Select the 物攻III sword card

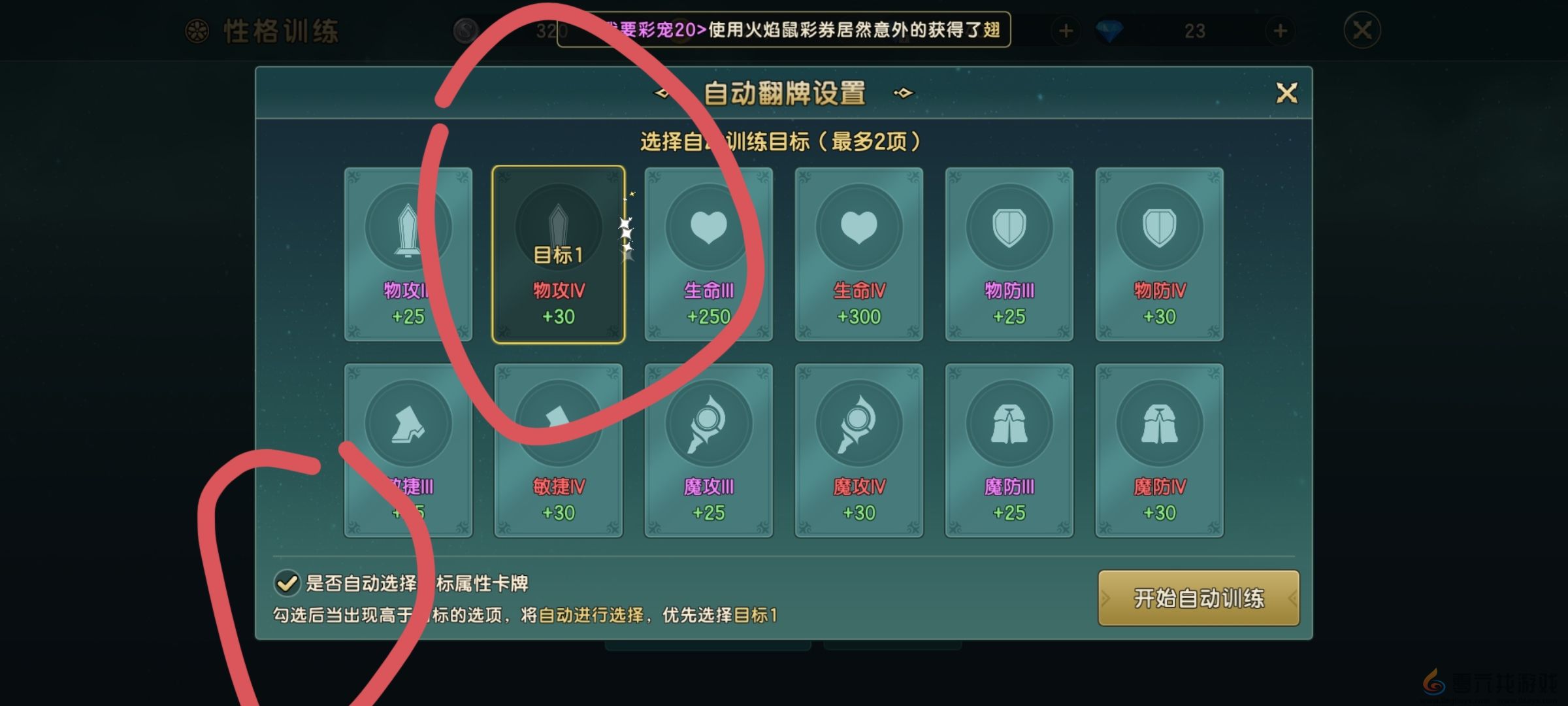click(x=410, y=255)
